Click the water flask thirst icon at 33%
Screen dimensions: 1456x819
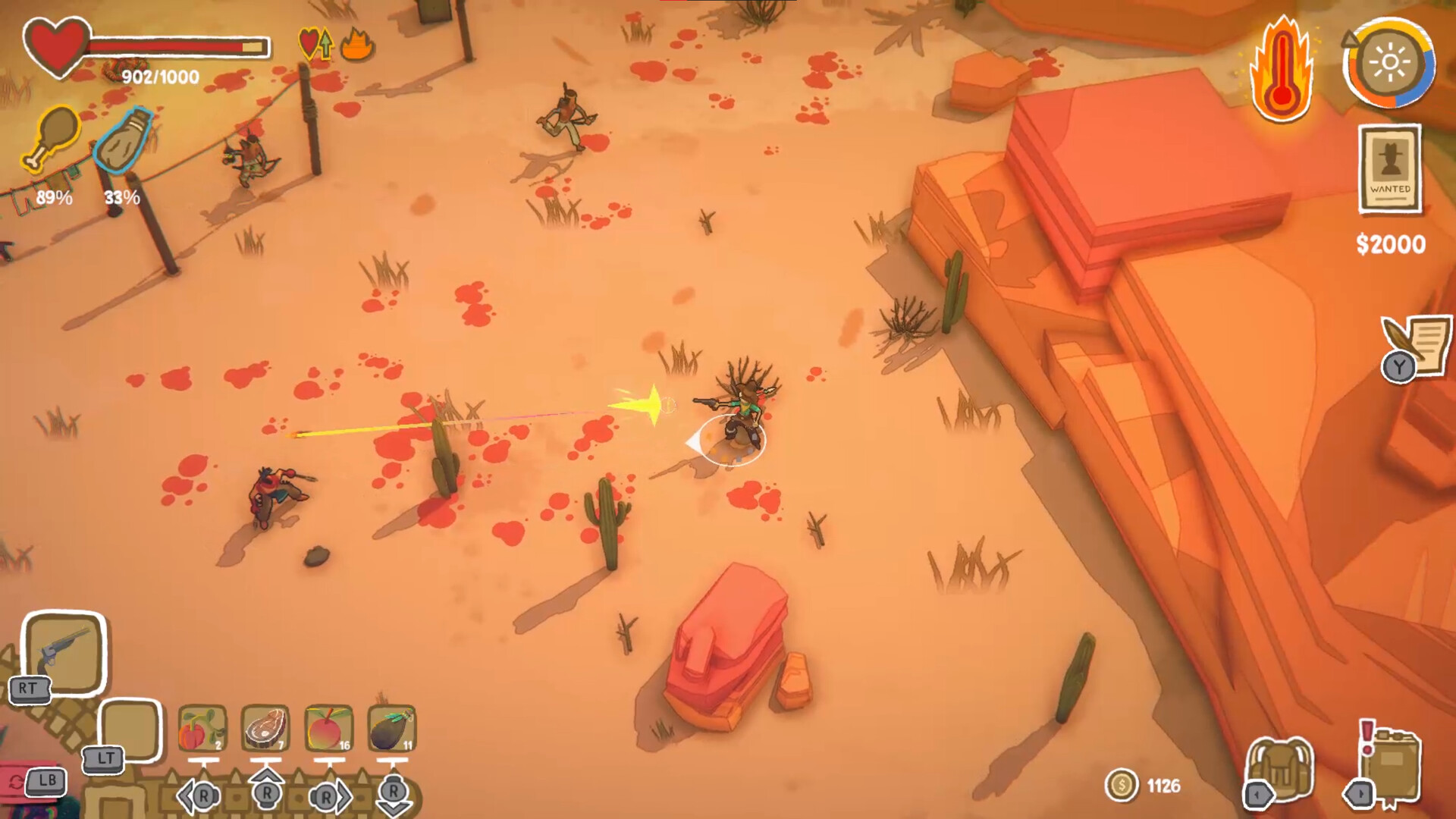pyautogui.click(x=124, y=140)
